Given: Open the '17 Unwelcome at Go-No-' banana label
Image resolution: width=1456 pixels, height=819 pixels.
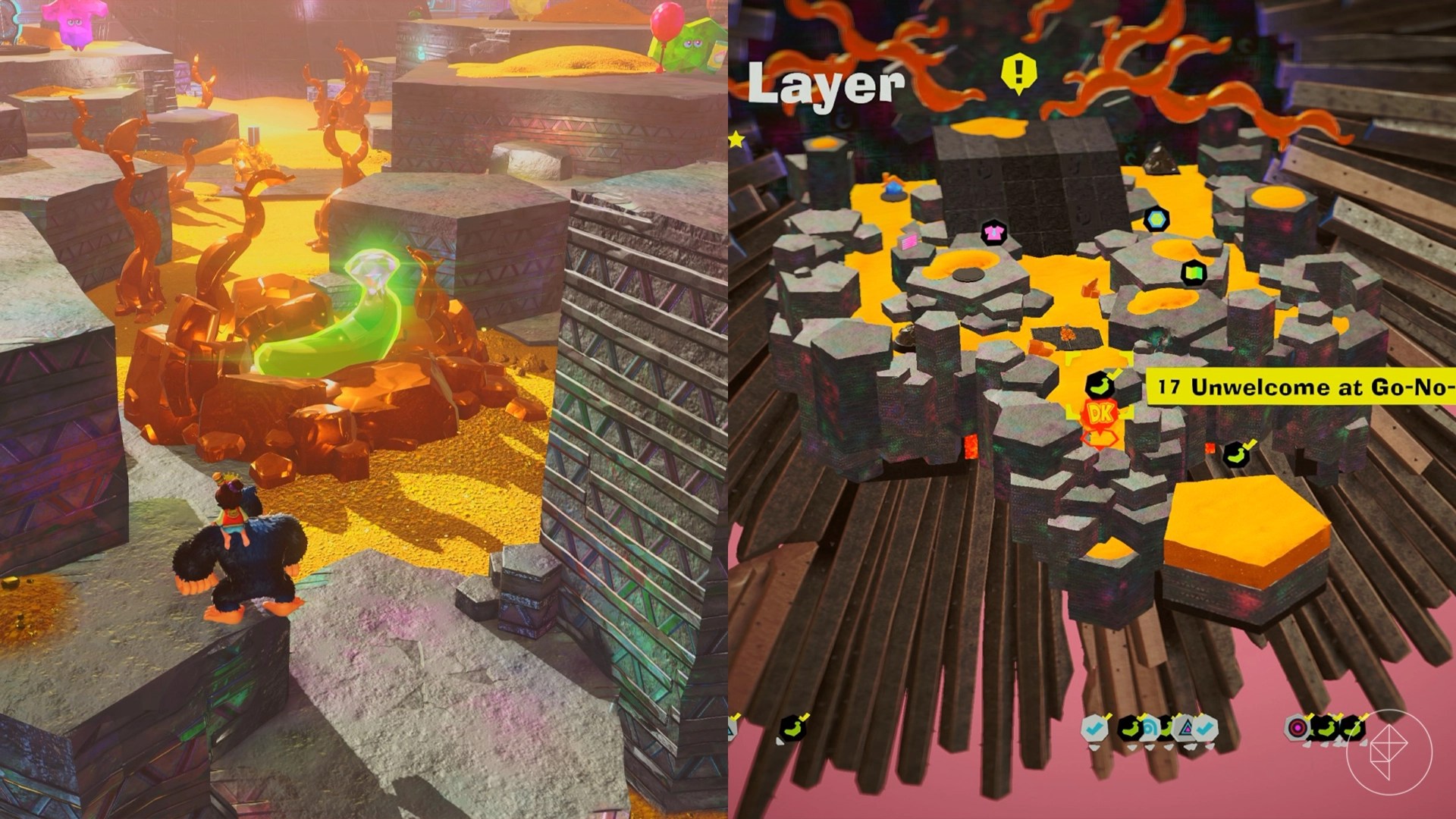Looking at the screenshot, I should coord(1300,387).
